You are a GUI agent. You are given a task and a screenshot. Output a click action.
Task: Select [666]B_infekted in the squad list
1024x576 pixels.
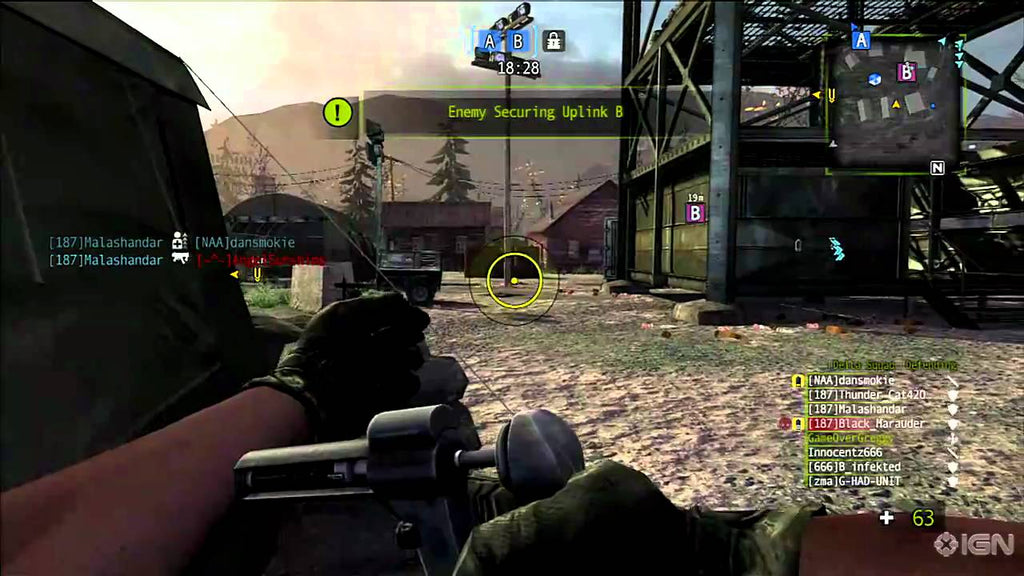coord(854,467)
